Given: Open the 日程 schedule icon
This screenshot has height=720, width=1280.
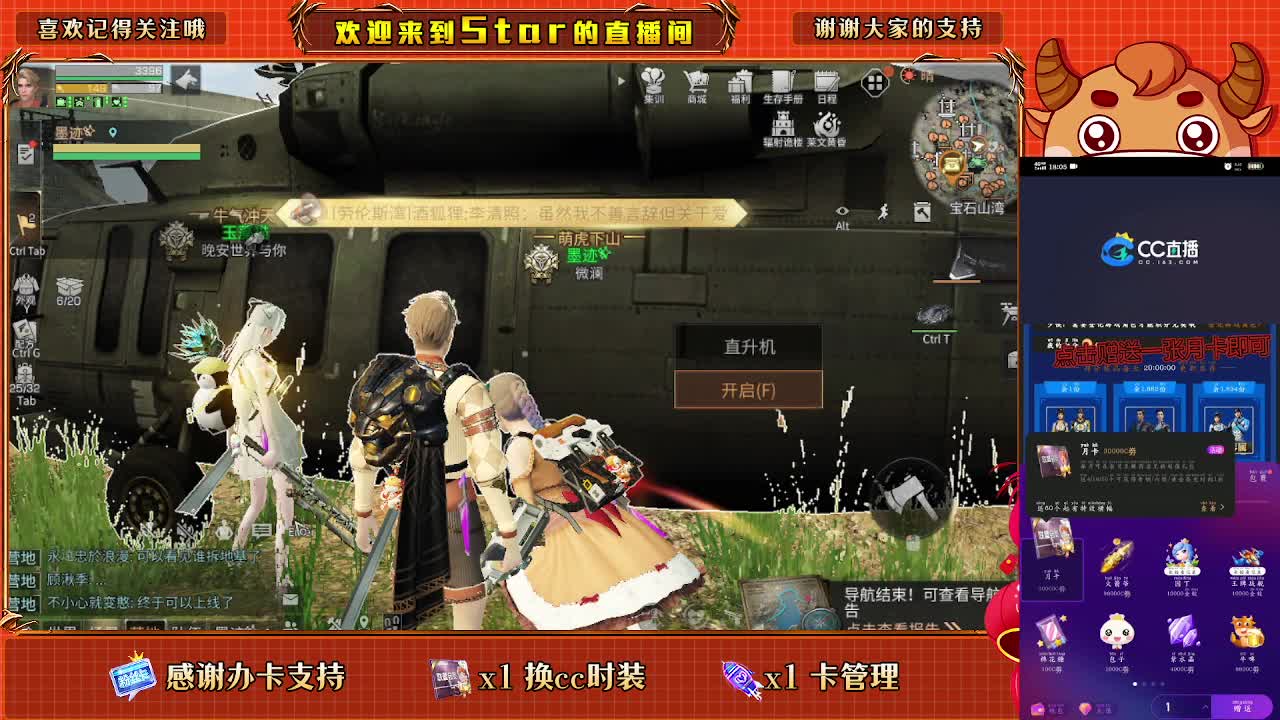Looking at the screenshot, I should 826,82.
